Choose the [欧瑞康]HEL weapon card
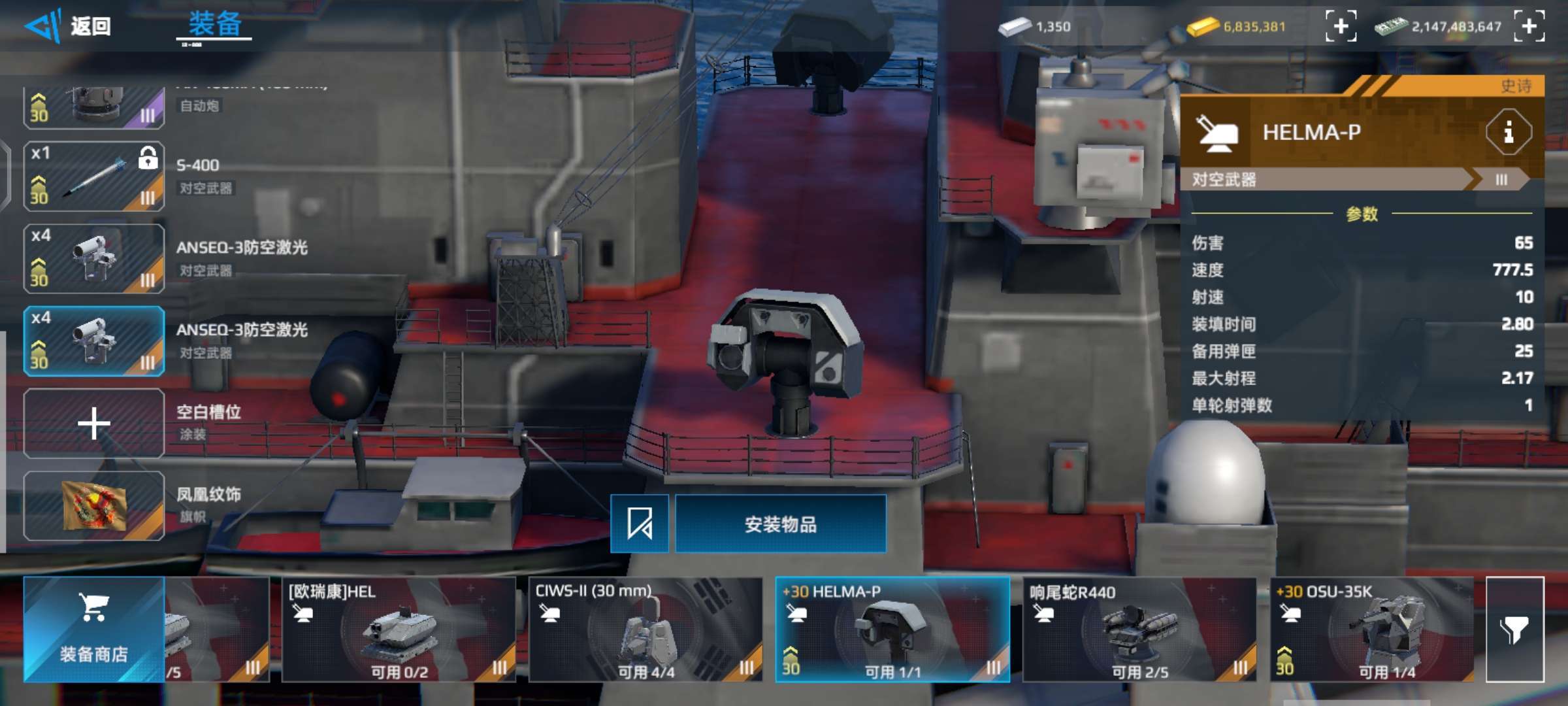The height and width of the screenshot is (706, 1568). point(399,629)
